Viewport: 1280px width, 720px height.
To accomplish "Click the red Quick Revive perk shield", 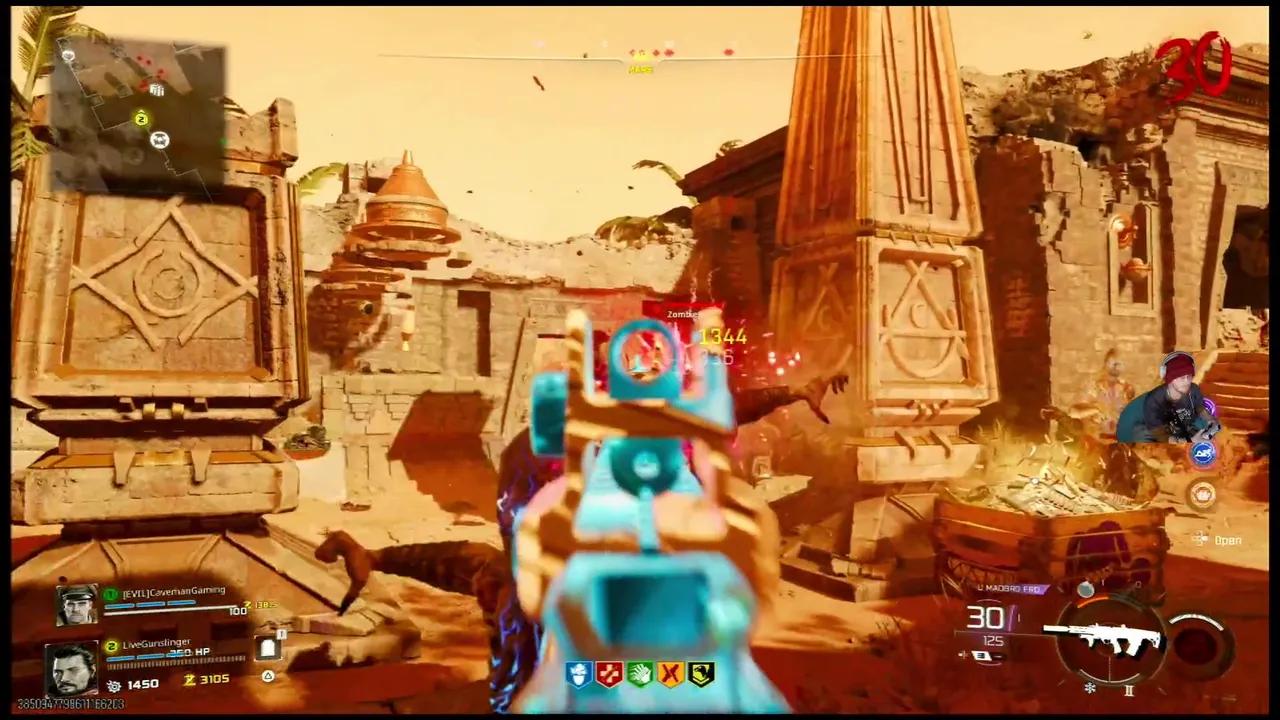I will click(x=609, y=672).
